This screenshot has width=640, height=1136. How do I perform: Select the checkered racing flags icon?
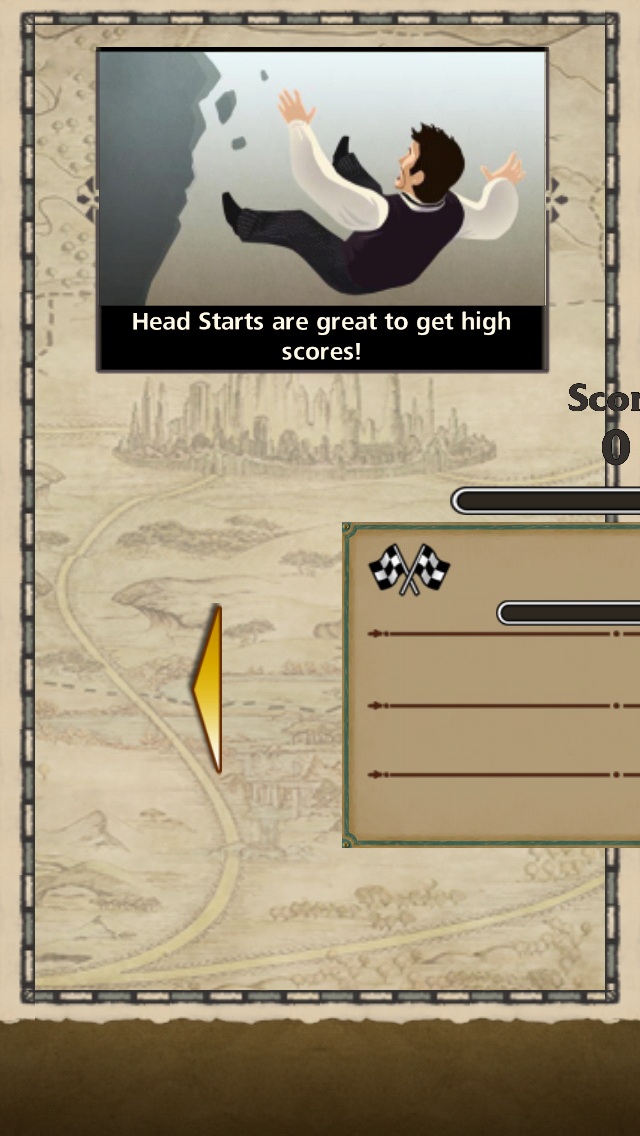click(x=409, y=569)
